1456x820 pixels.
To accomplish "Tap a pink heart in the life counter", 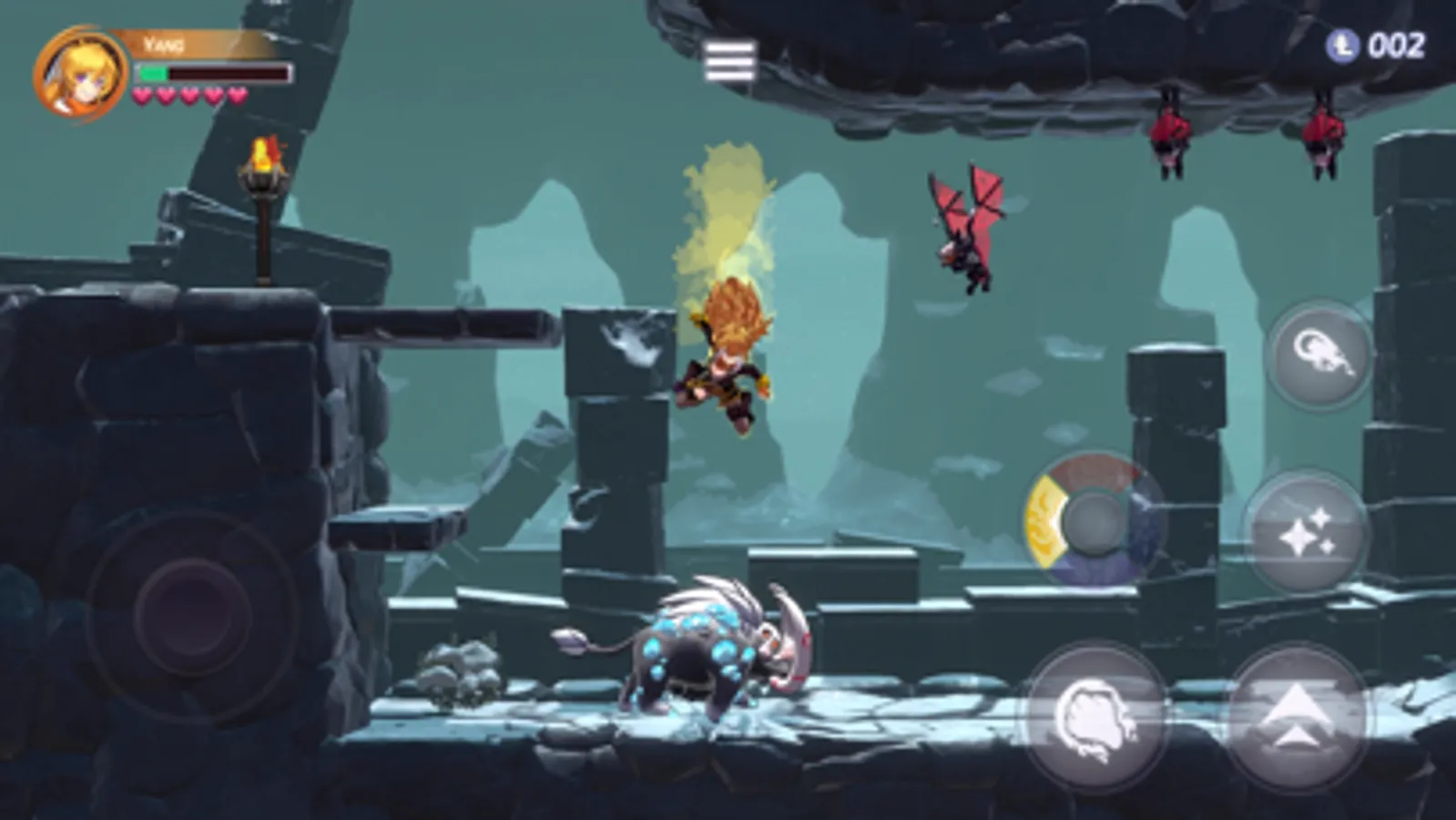I will click(142, 96).
